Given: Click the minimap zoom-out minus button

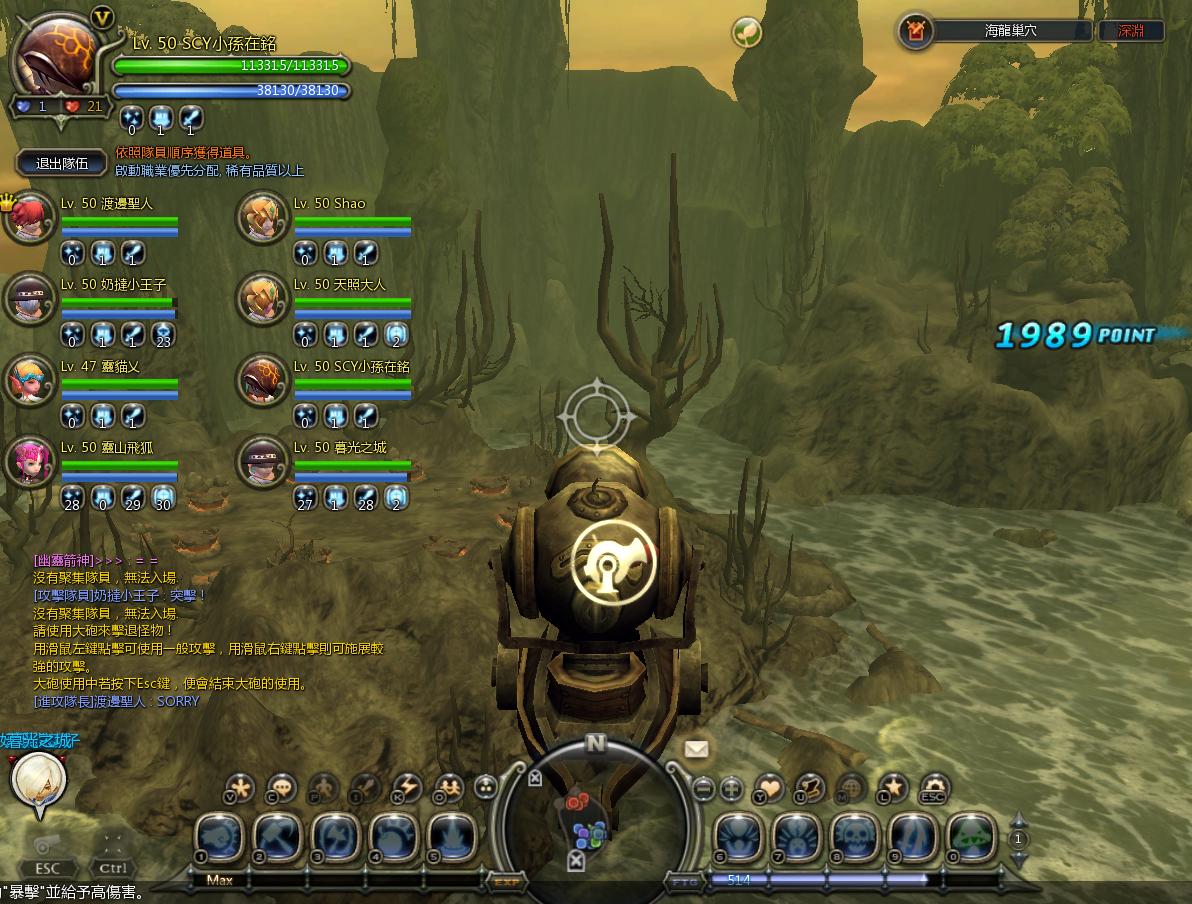Looking at the screenshot, I should point(703,787).
